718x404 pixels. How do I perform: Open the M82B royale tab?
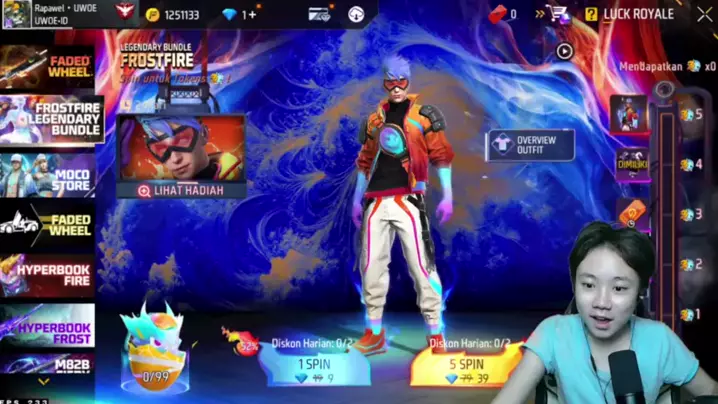click(48, 364)
